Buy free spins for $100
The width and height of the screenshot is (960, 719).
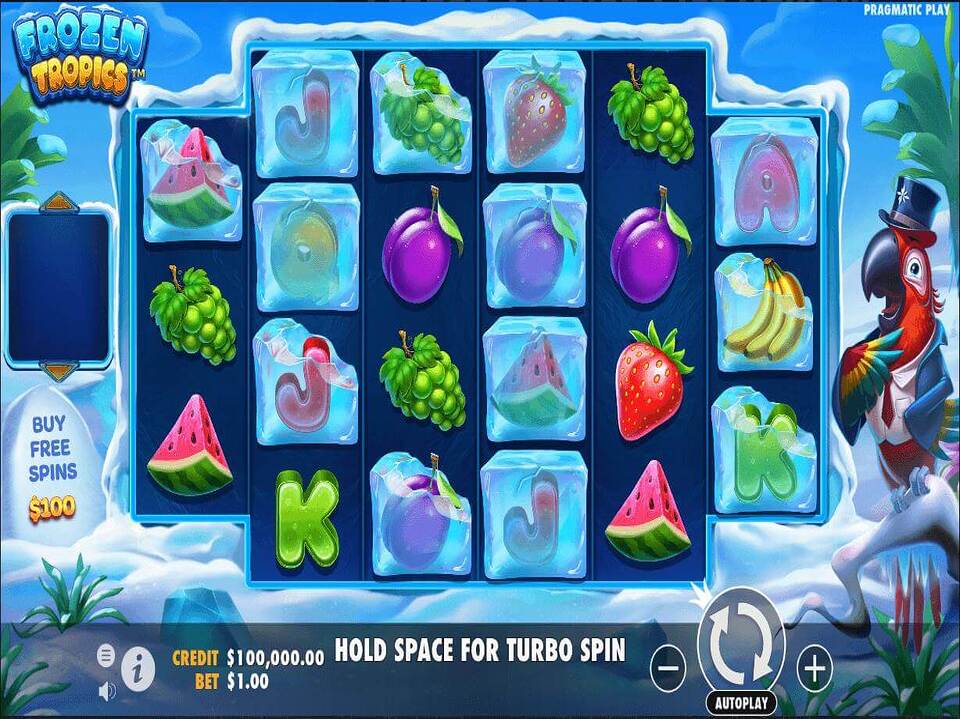point(52,468)
